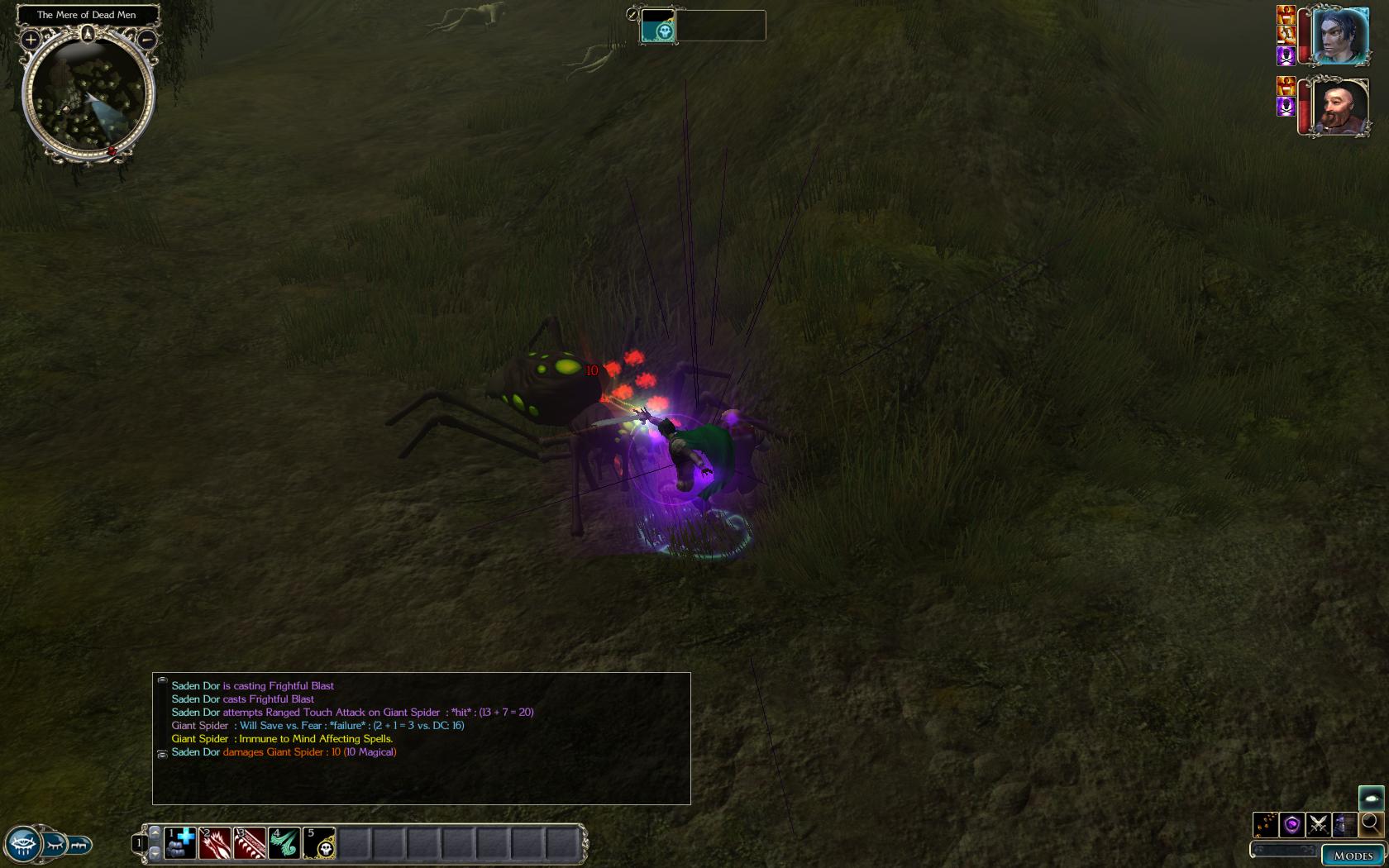
Task: Select the bearded dwarf party portrait
Action: tap(1339, 107)
